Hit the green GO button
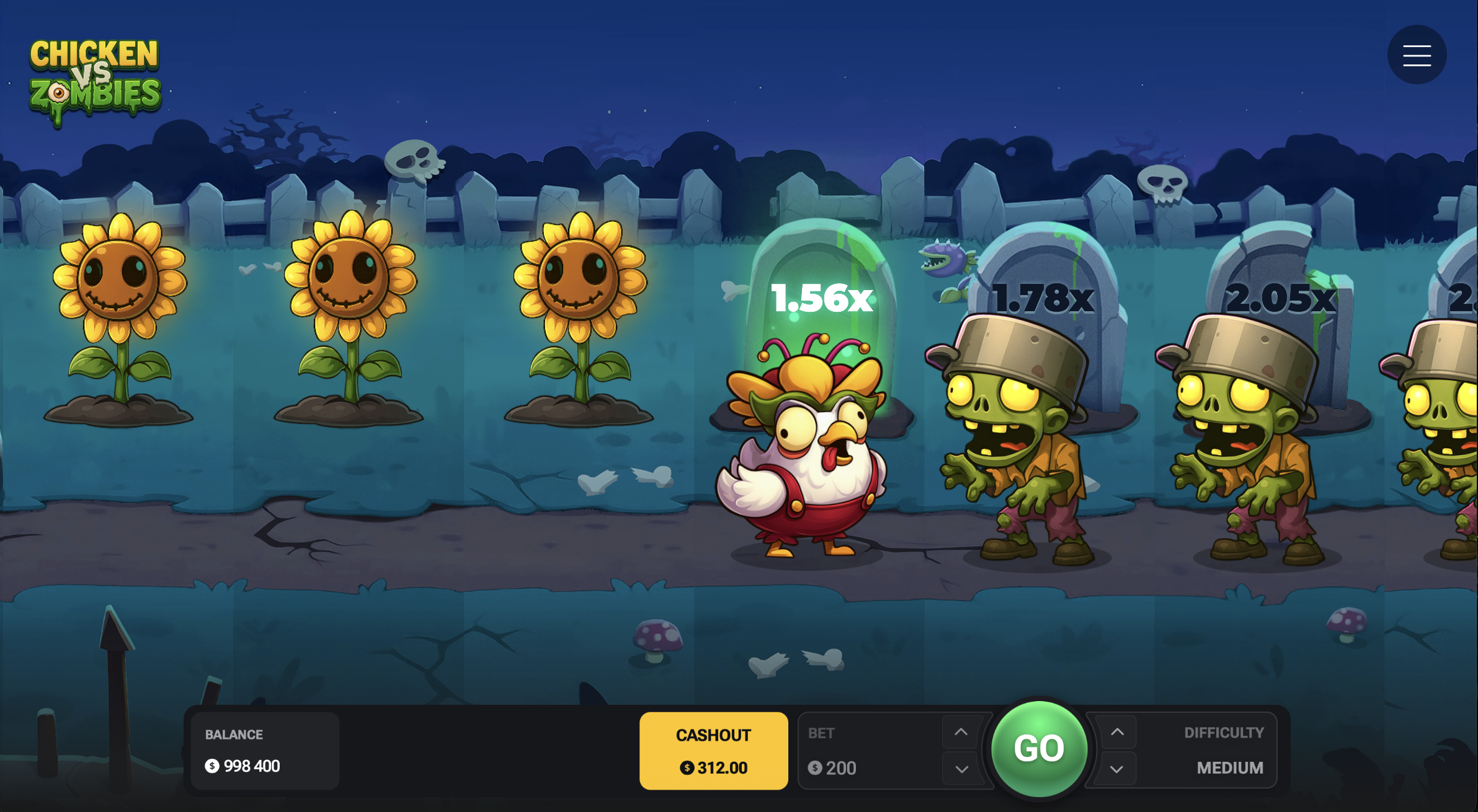Image resolution: width=1478 pixels, height=812 pixels. click(x=1039, y=749)
